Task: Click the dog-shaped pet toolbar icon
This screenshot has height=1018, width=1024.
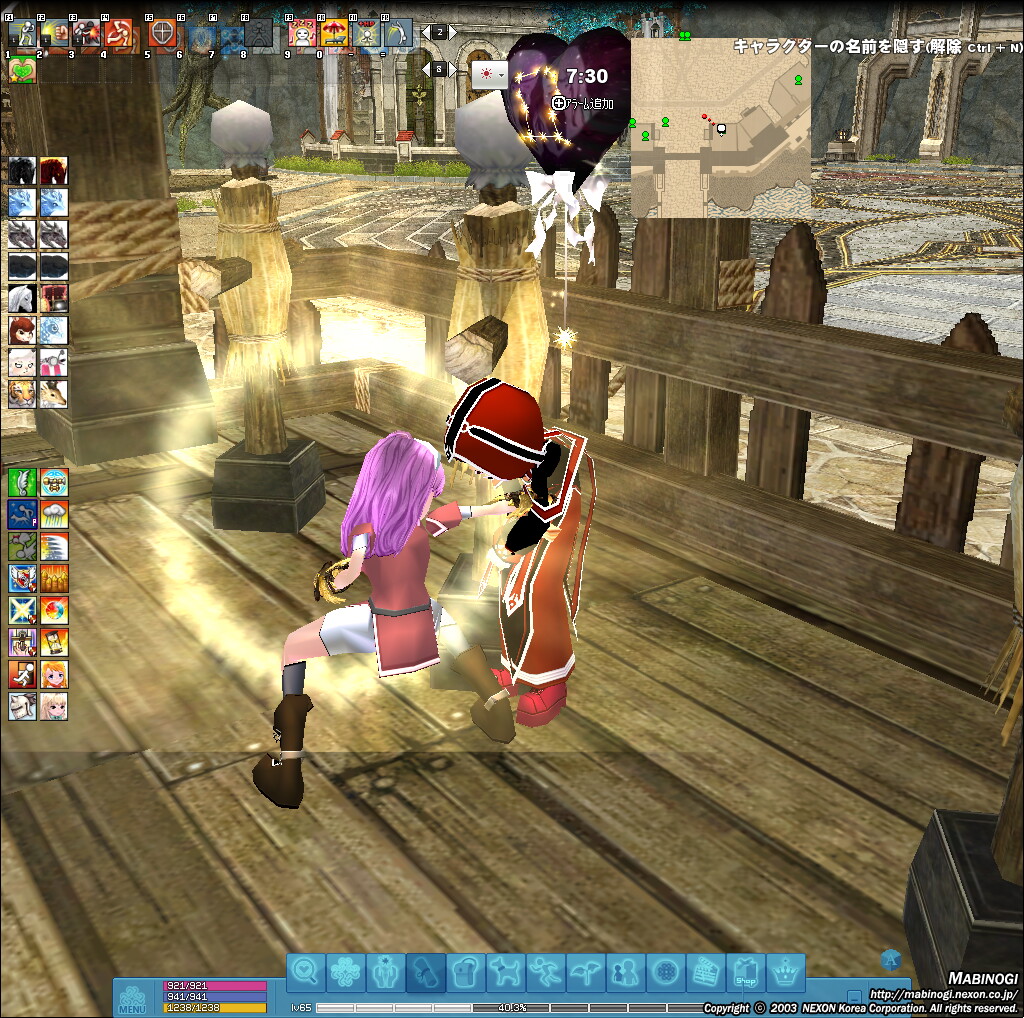Action: tap(505, 972)
